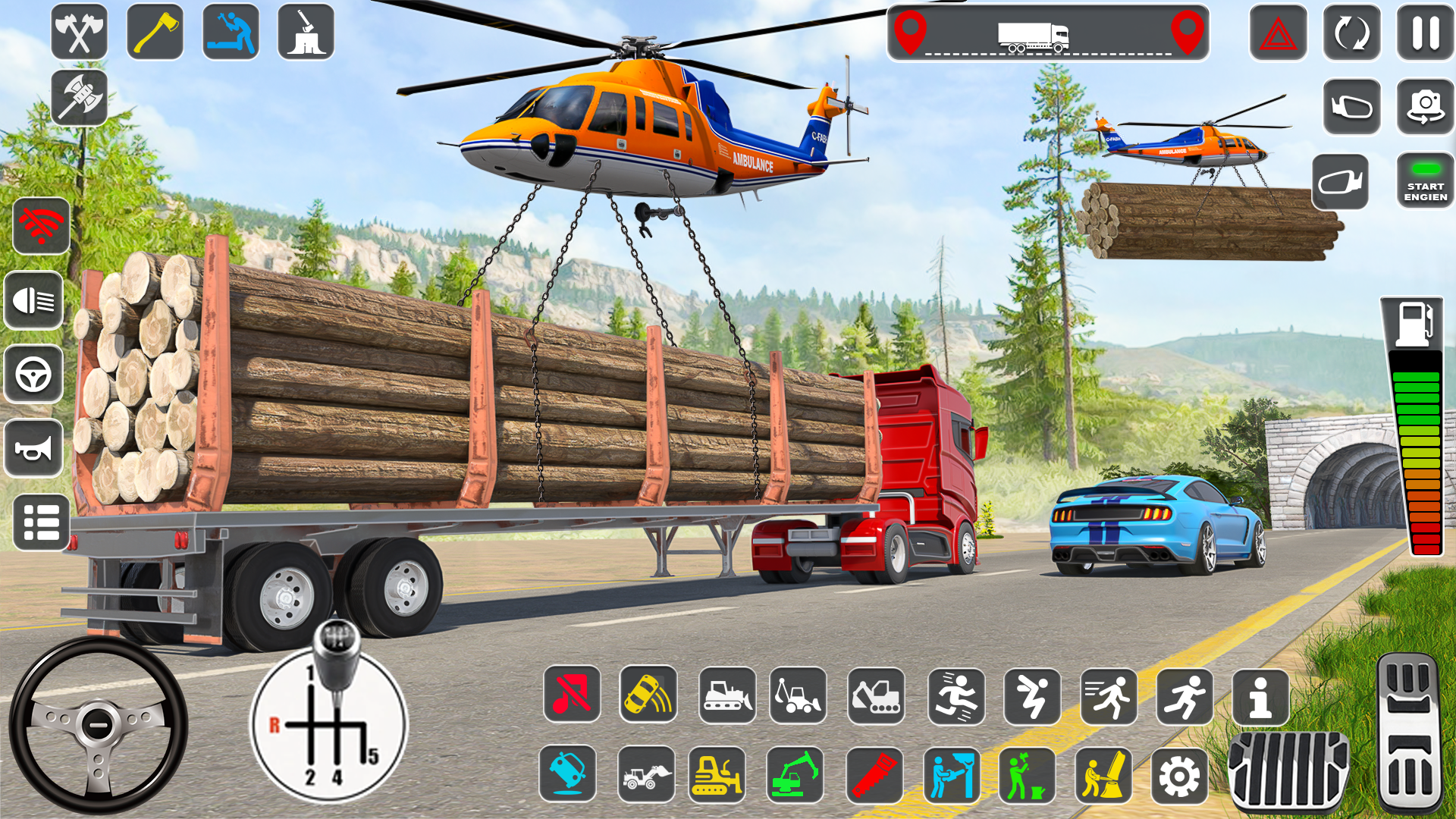Screen dimensions: 1456x819
Task: Pick the axe-in-stump chopping tool
Action: pyautogui.click(x=306, y=33)
